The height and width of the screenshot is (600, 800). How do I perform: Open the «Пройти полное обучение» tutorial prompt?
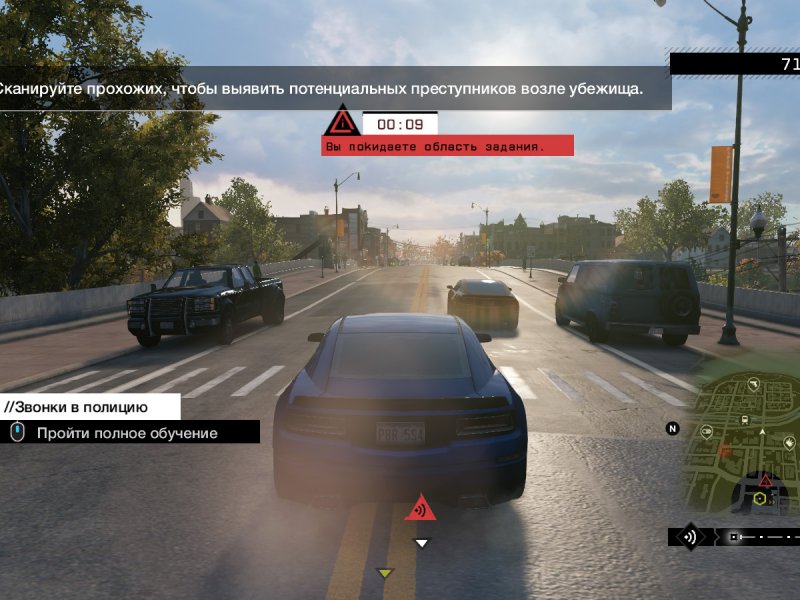(127, 433)
